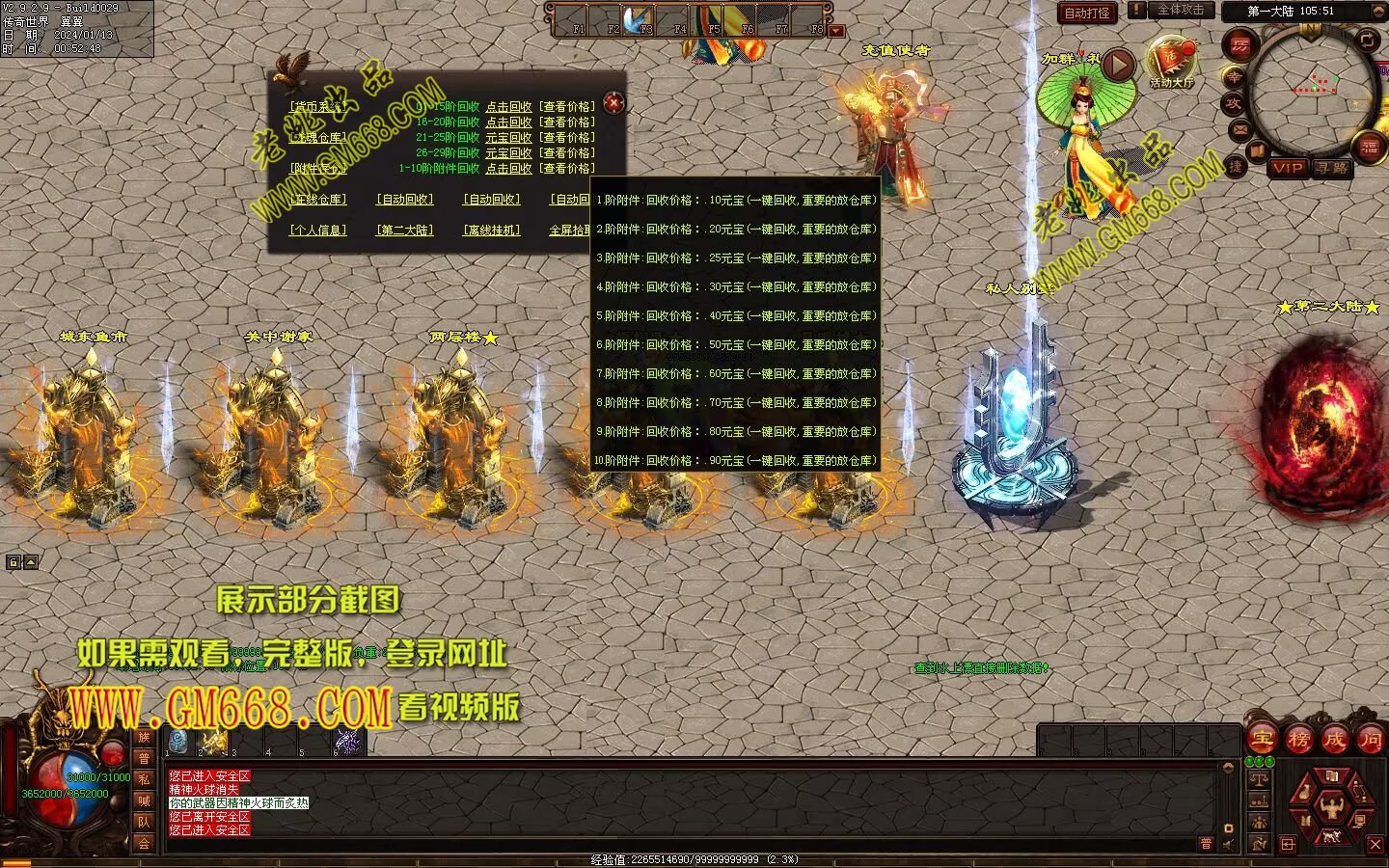Switch chat to the 私 private channel

[145, 779]
